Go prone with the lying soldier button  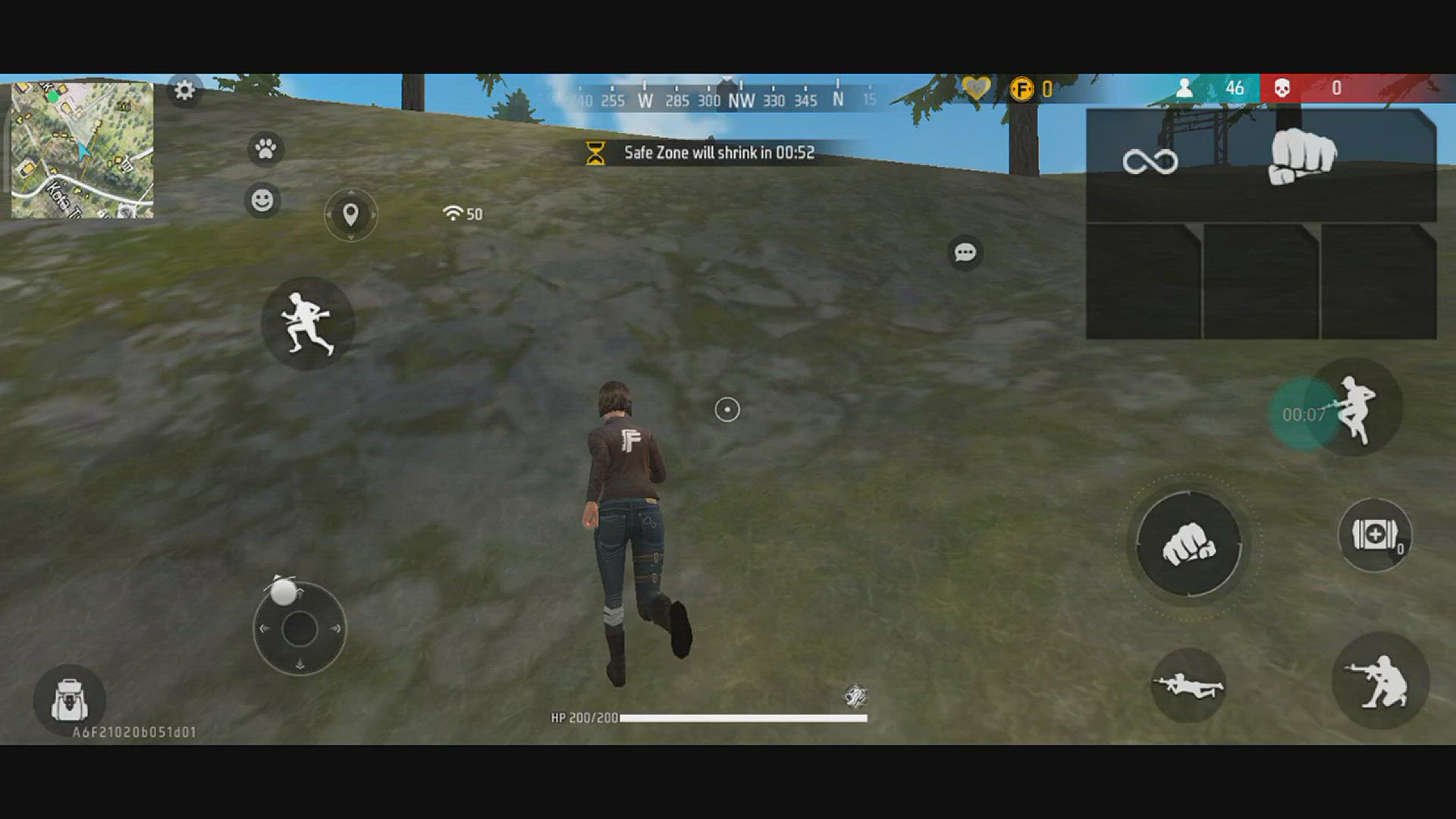click(x=1188, y=686)
